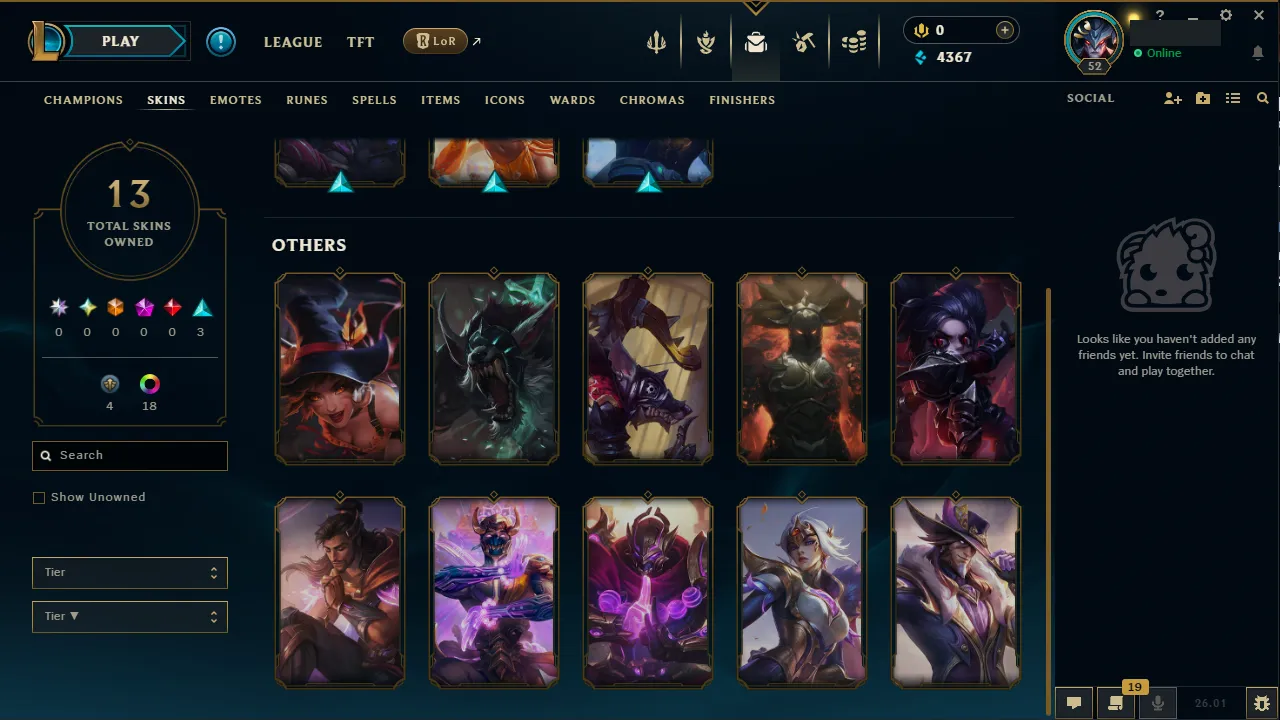Collapse the top navigation via the chevron arrow
Screen dimensions: 1280x720
pos(755,7)
